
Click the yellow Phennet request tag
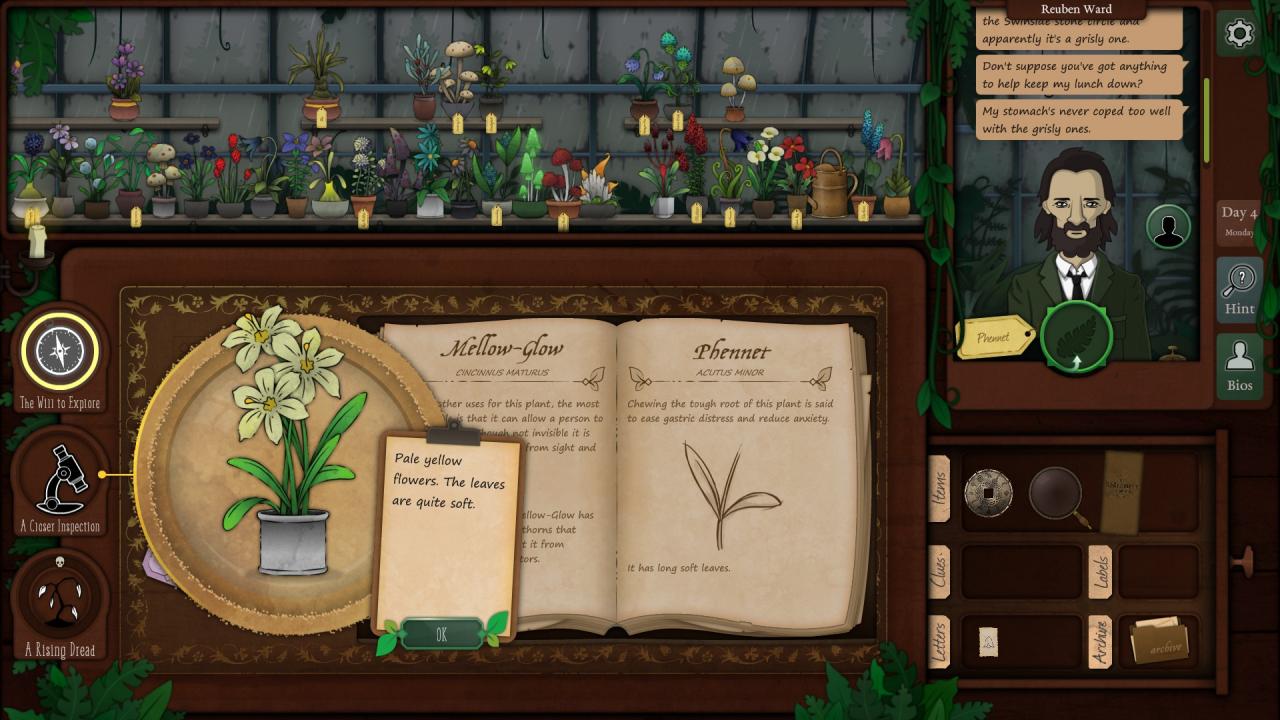coord(995,337)
